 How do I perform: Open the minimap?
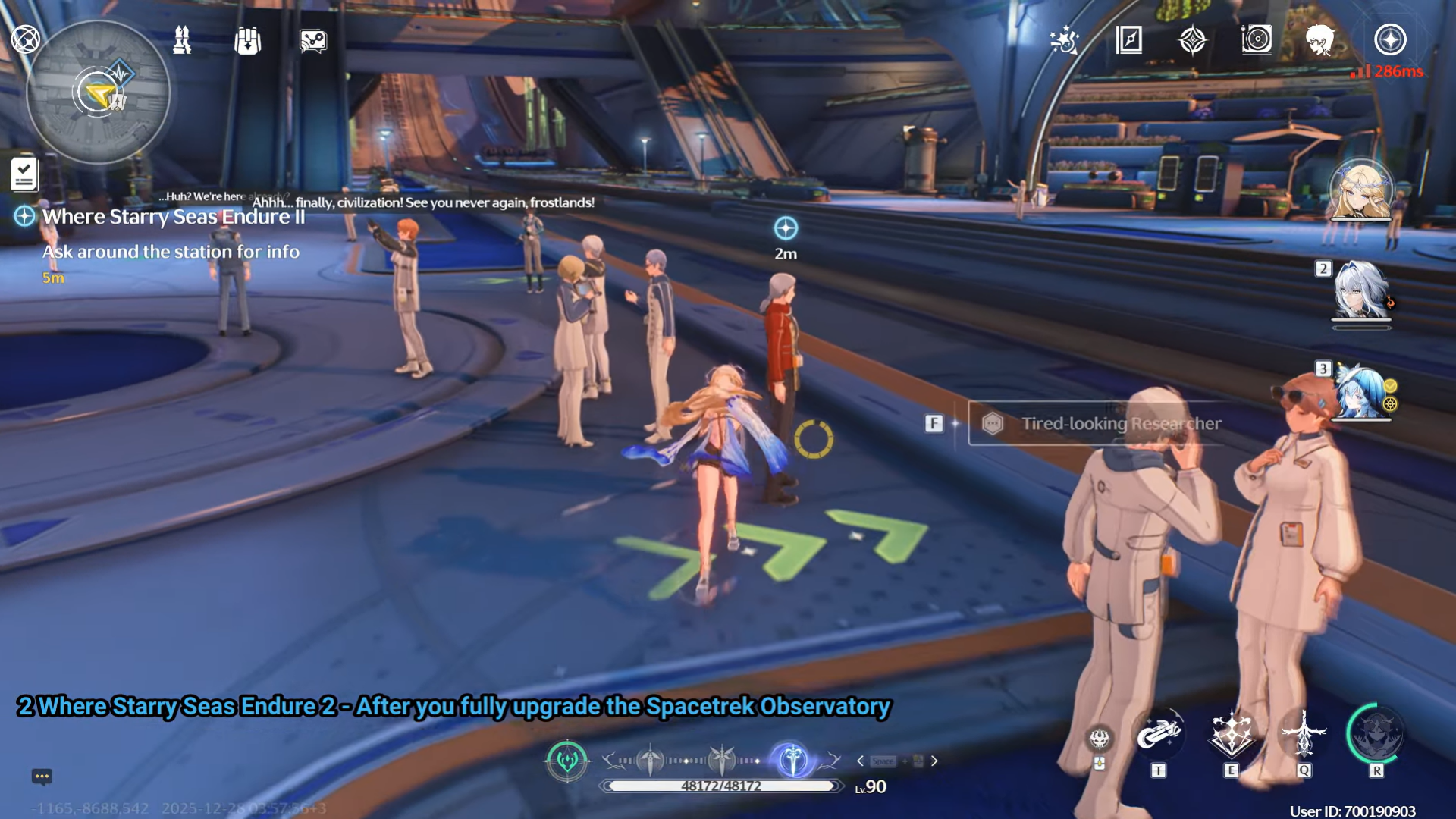(x=98, y=93)
